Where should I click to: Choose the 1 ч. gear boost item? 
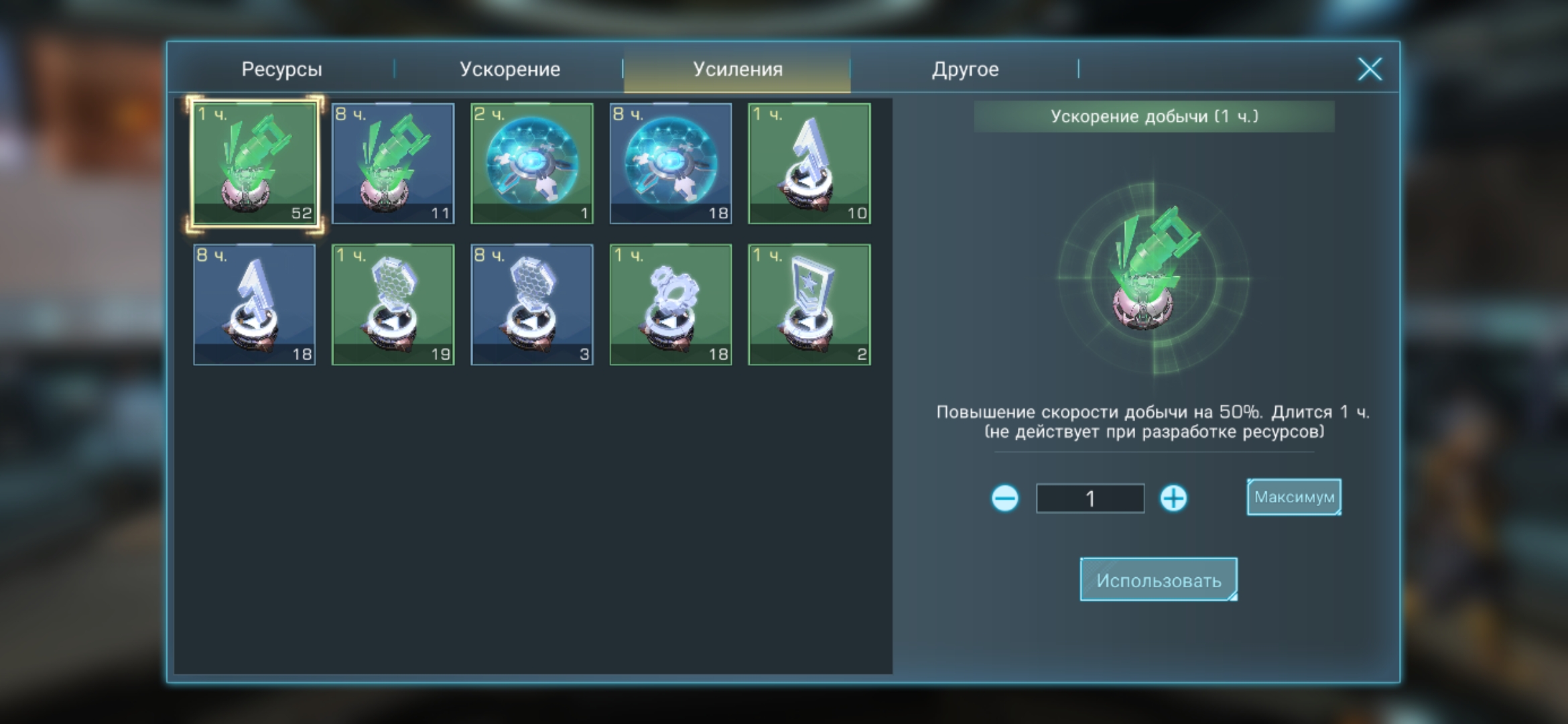[671, 305]
